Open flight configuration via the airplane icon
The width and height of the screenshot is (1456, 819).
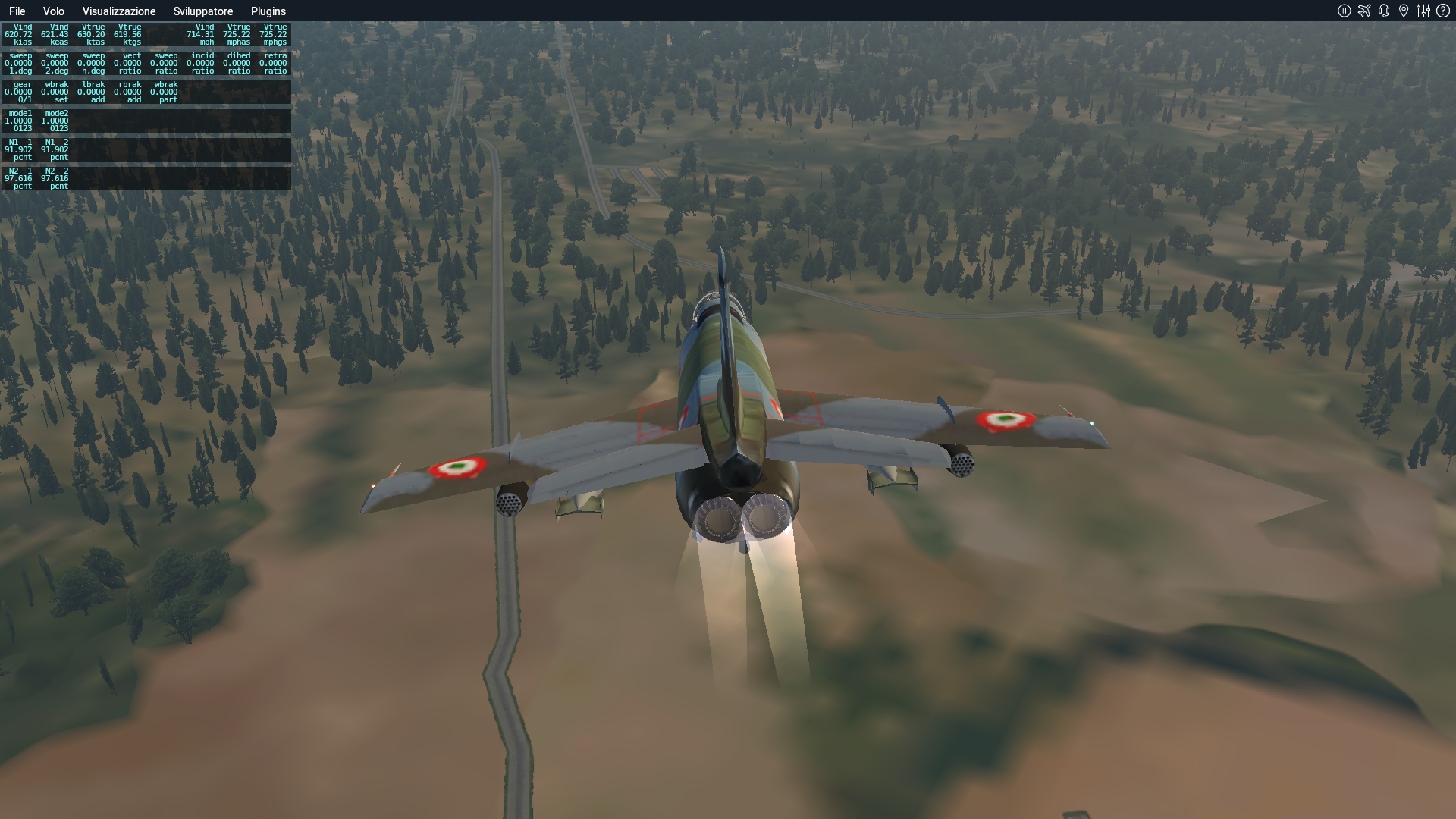click(1364, 11)
